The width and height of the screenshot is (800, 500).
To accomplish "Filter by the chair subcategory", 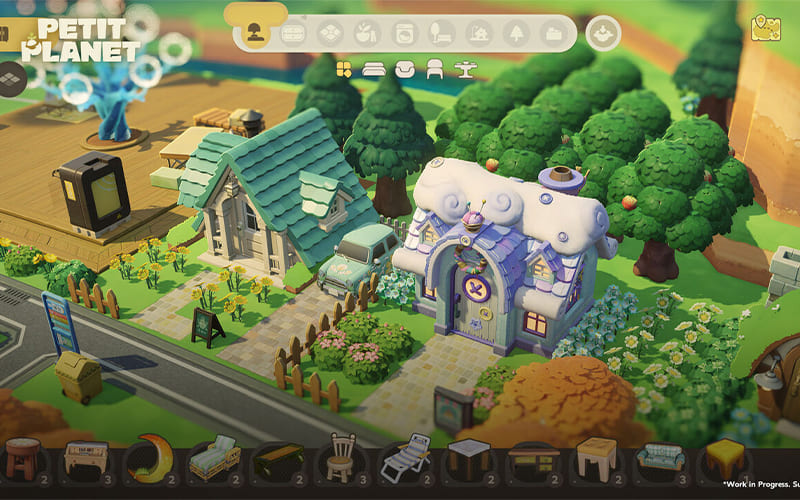I will coord(435,69).
